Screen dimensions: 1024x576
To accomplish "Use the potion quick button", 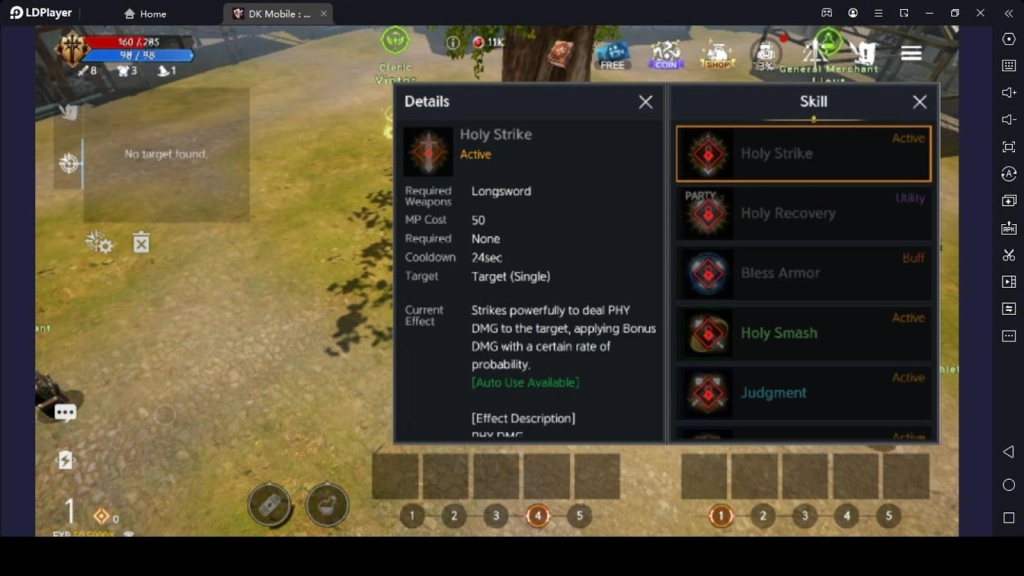I will [327, 504].
